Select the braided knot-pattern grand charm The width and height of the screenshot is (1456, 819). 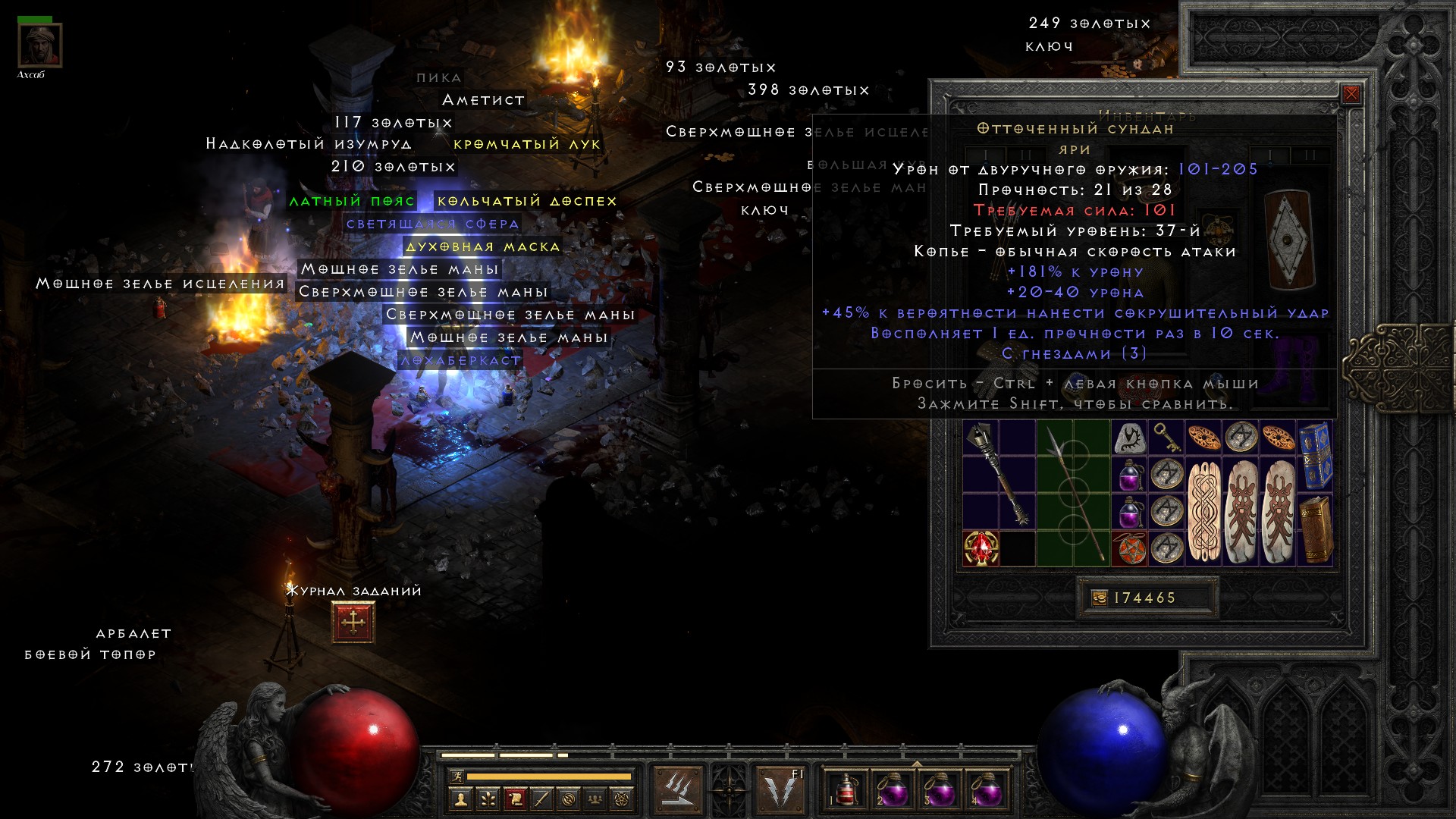click(x=1203, y=511)
